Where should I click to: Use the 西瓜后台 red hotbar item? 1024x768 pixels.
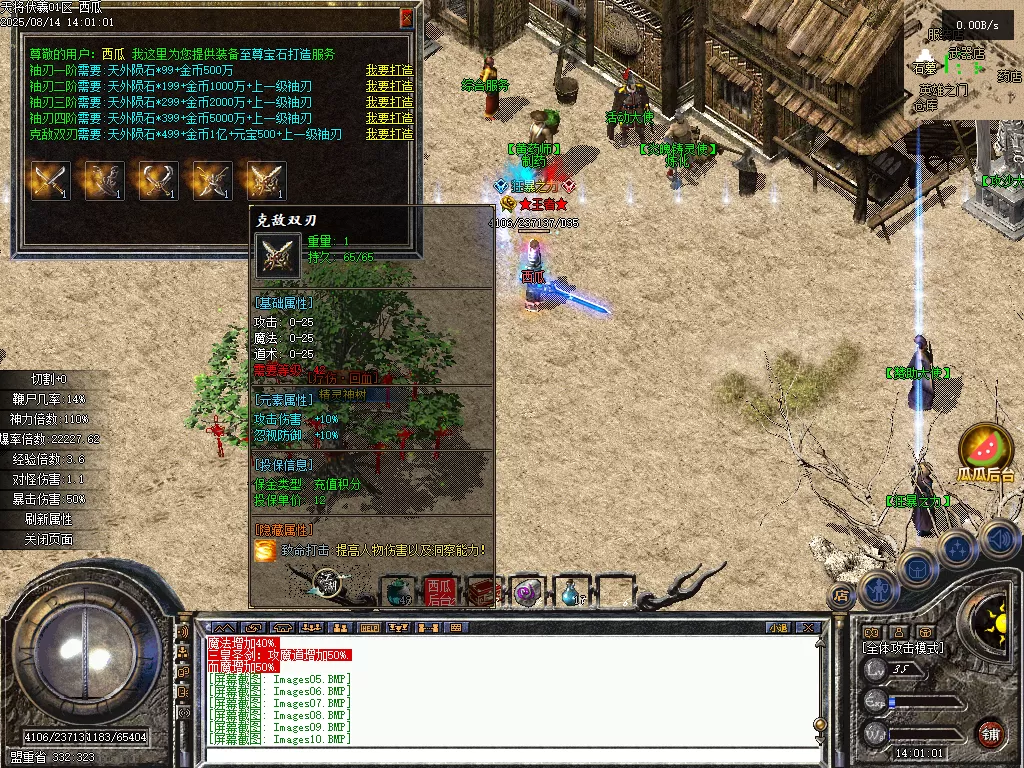click(x=440, y=591)
